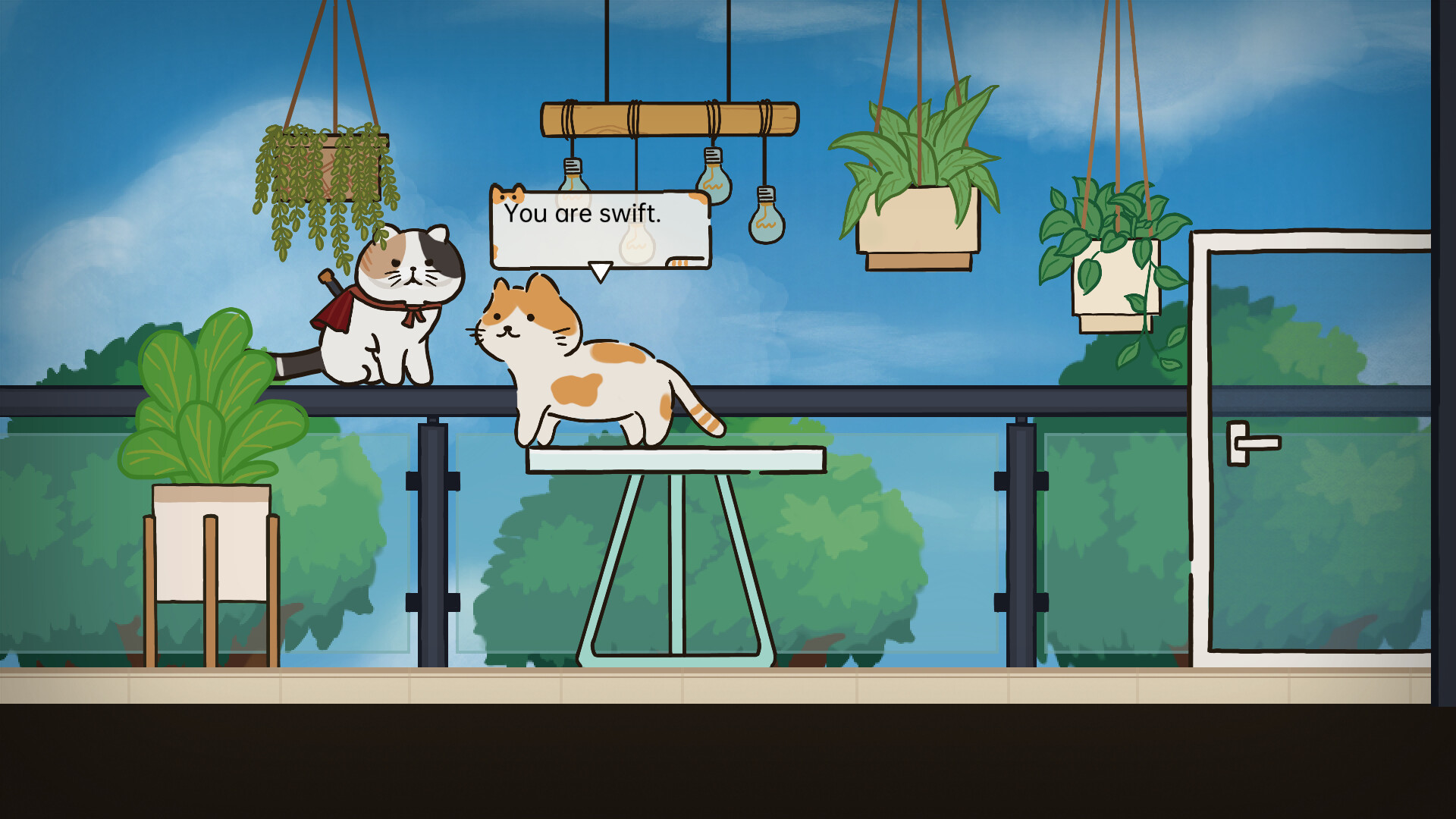Screen dimensions: 1456x819
Task: Click the continue arrow below the dialogue text
Action: pyautogui.click(x=599, y=268)
